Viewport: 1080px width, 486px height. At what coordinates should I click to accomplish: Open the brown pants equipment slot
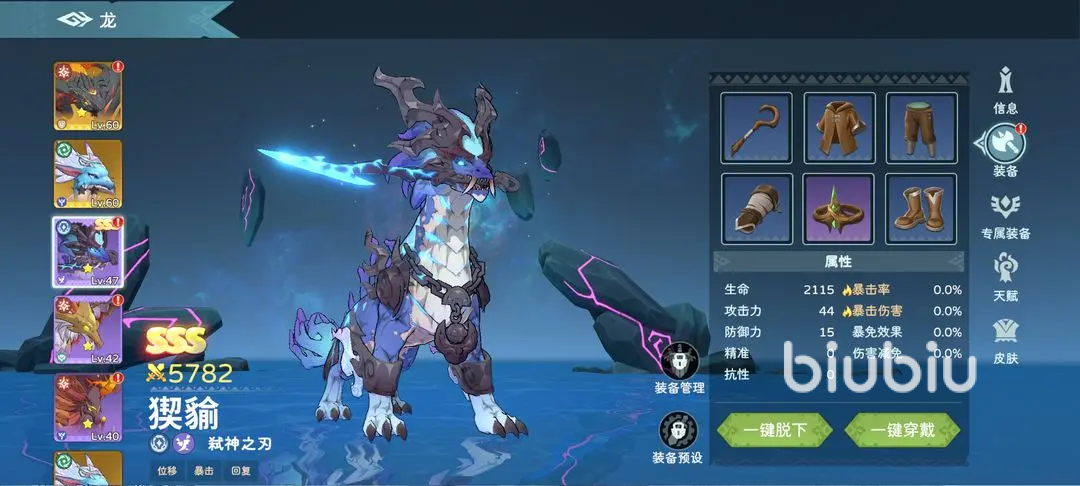[x=921, y=128]
